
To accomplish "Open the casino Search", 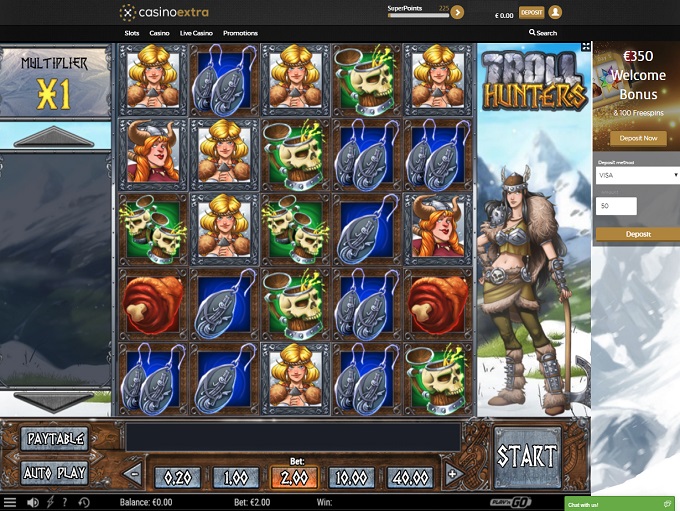I will point(543,33).
